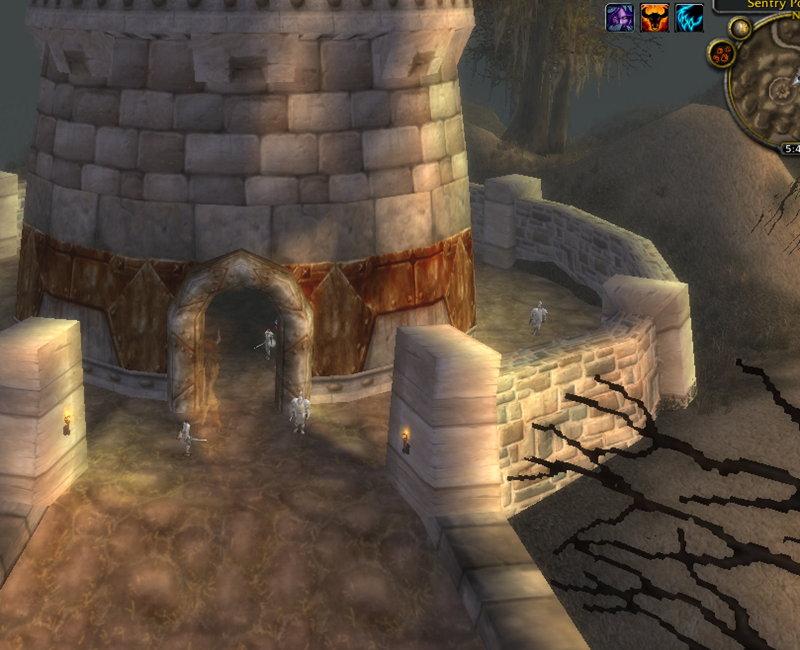The image size is (800, 650).
Task: Select the fiery bull head buff icon
Action: point(654,17)
